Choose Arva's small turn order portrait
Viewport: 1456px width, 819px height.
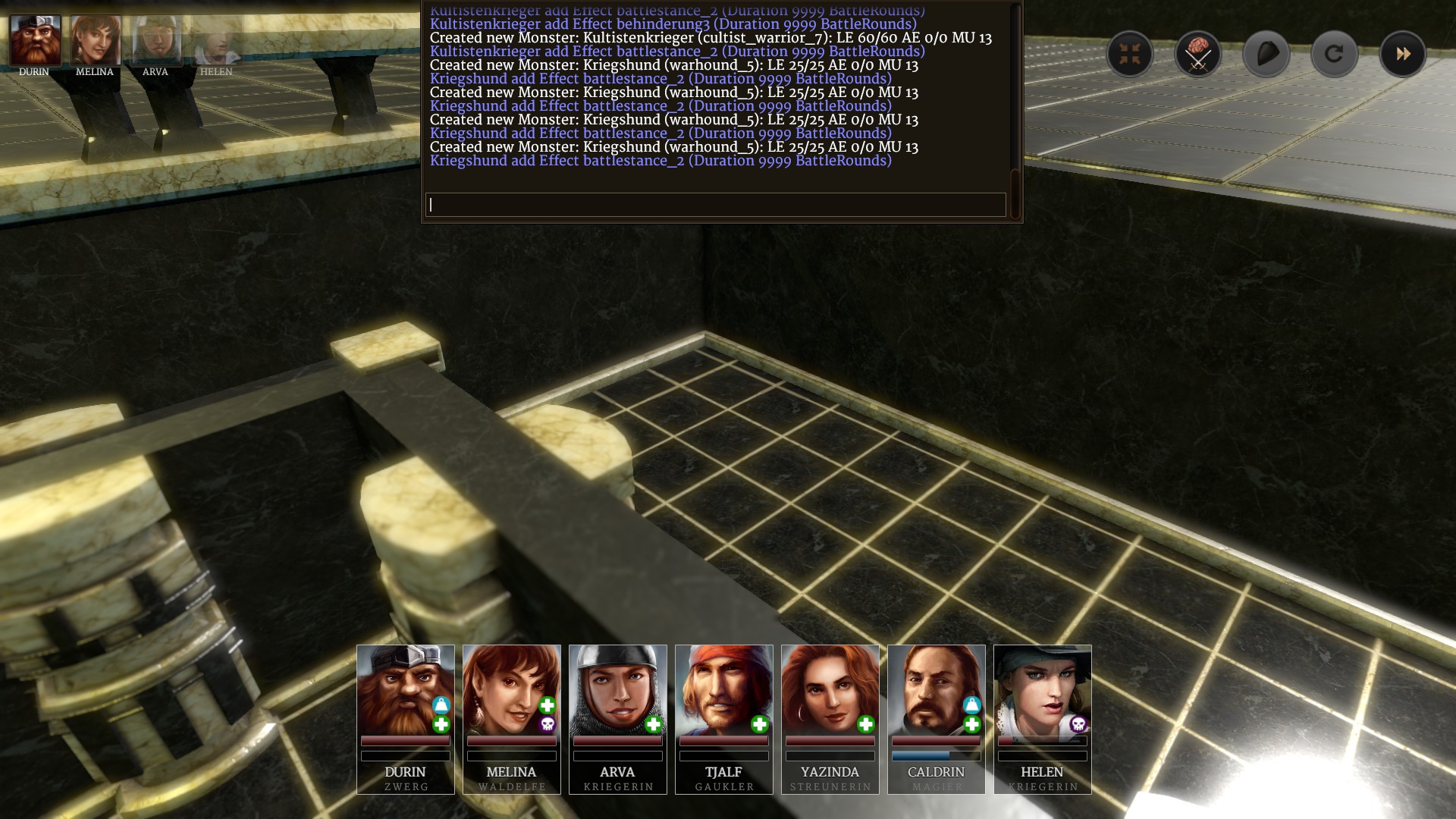[x=156, y=41]
